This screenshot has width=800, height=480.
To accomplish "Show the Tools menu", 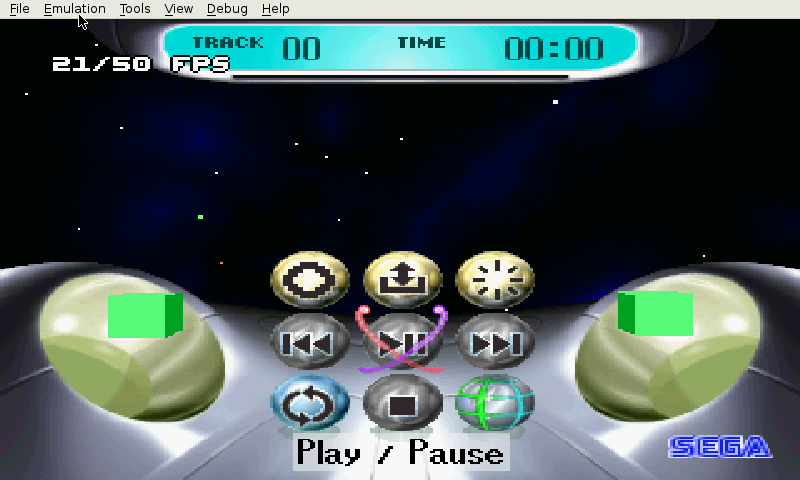I will 135,9.
